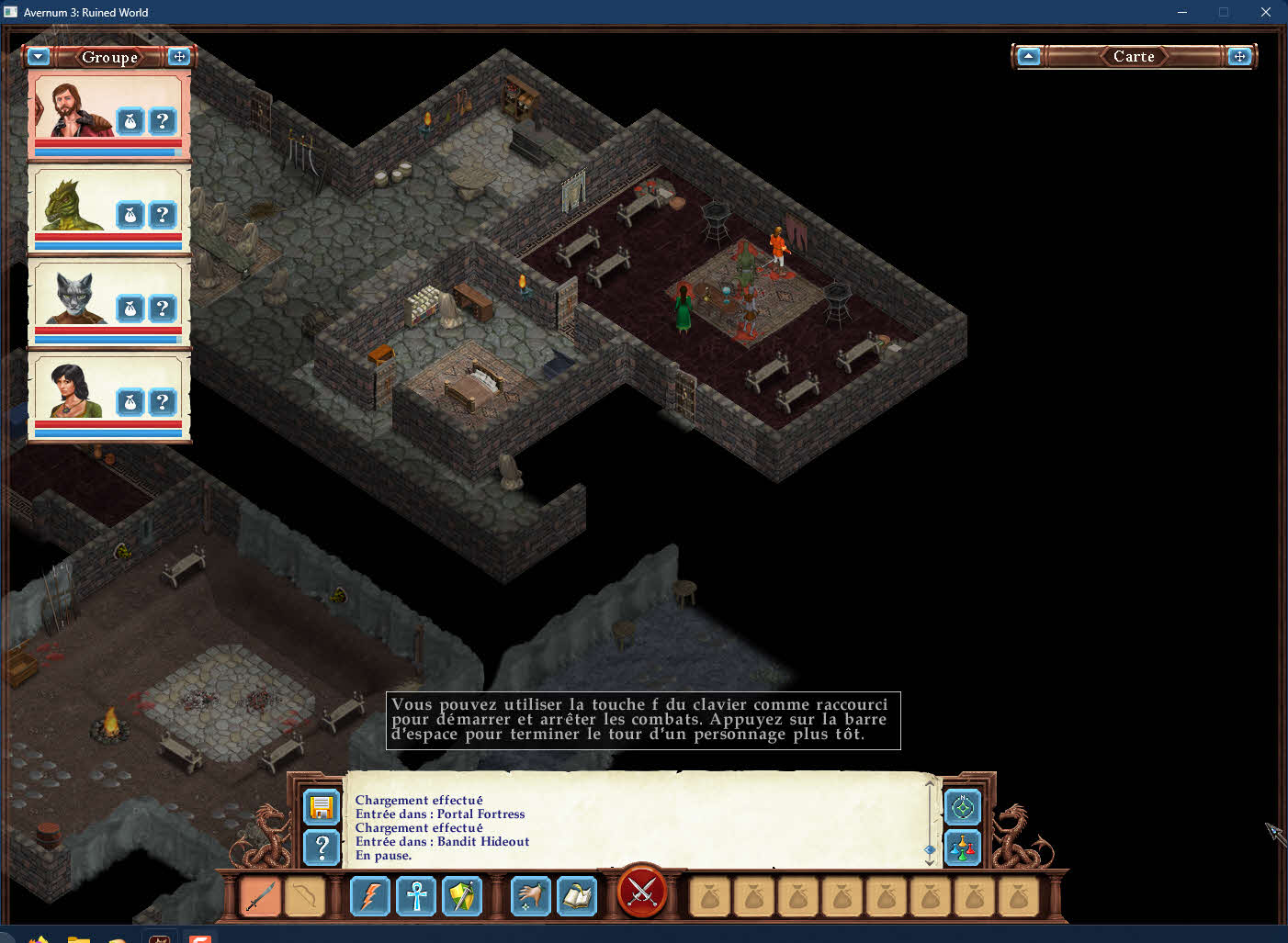This screenshot has width=1288, height=943.
Task: Open the ankh priest spells
Action: 416,896
